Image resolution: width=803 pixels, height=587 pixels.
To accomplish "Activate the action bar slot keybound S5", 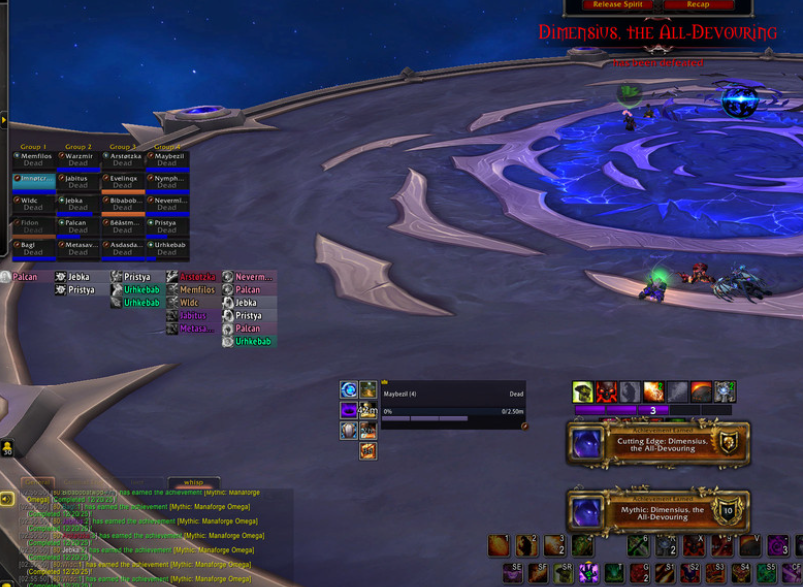I will point(767,573).
